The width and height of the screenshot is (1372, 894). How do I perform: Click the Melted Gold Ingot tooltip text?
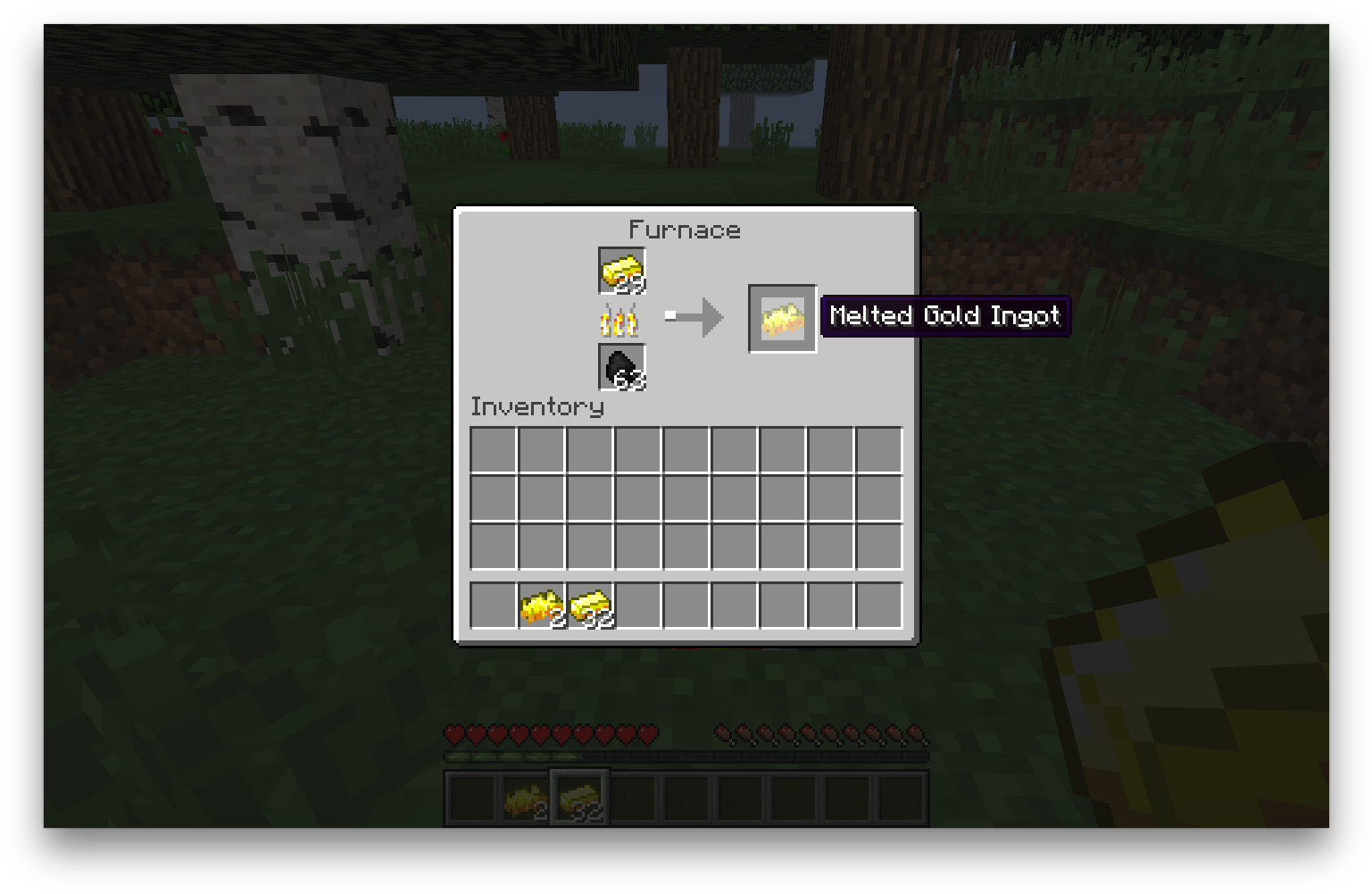[x=945, y=315]
